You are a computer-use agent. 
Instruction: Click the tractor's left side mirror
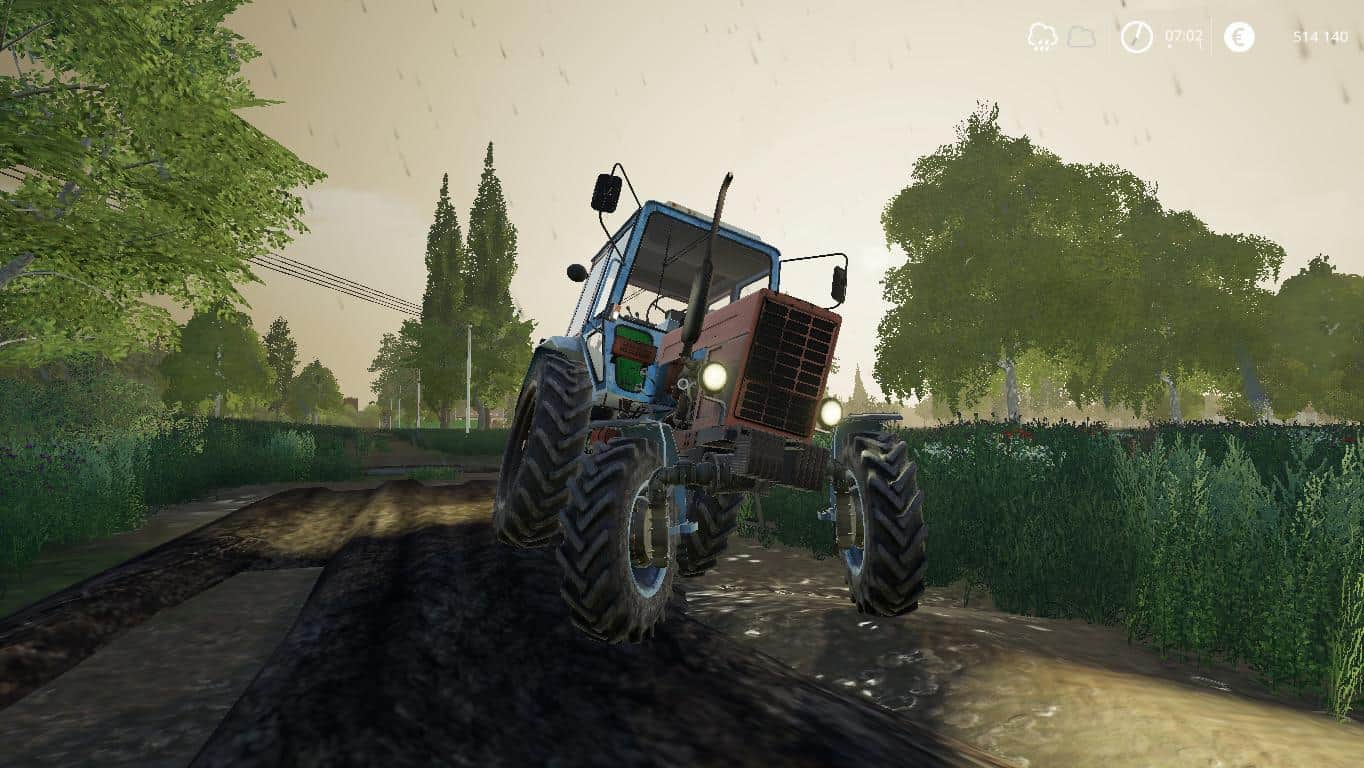point(603,193)
